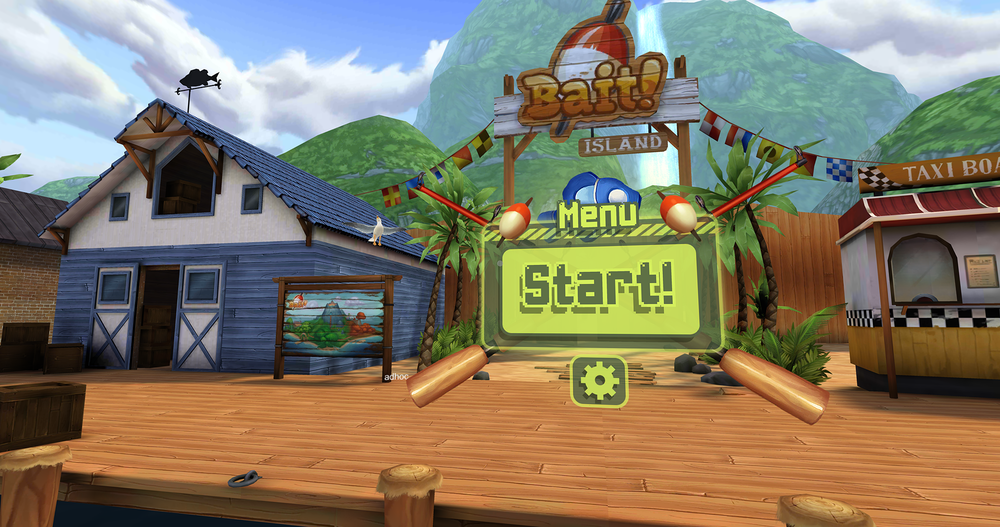Click the Start! button

(599, 287)
